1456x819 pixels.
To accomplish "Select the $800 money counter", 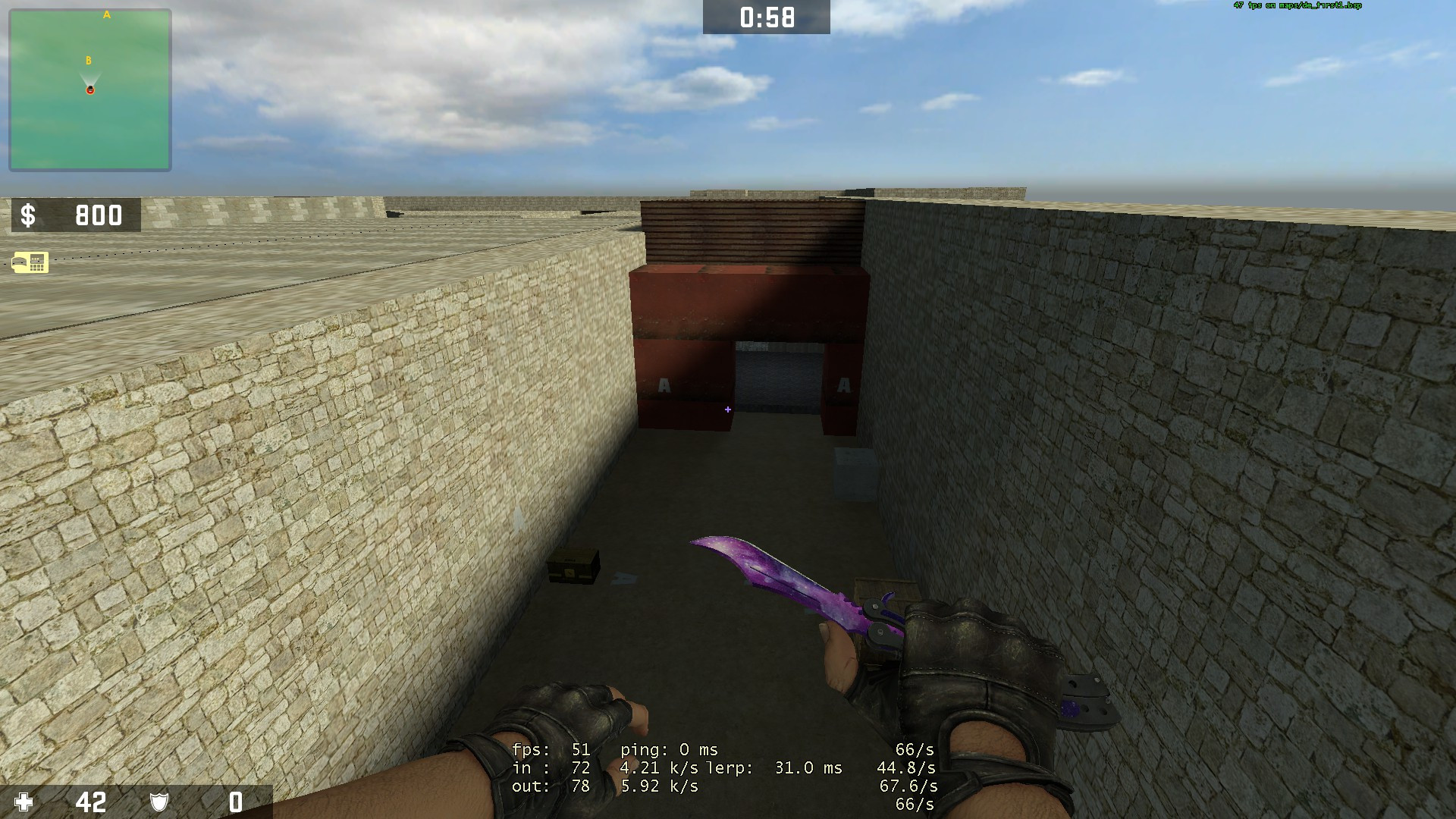I will 99,217.
